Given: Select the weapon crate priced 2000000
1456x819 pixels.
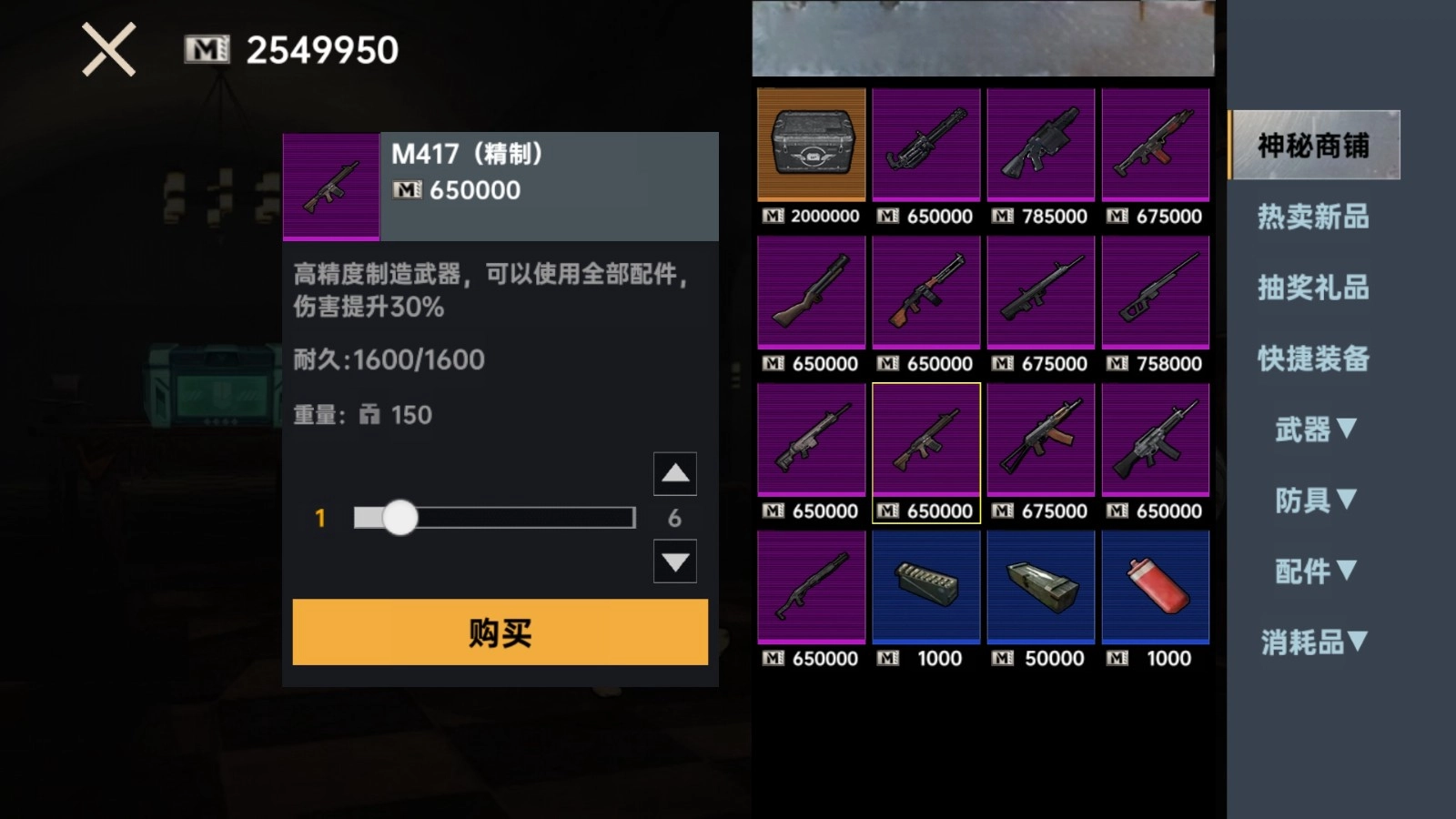Looking at the screenshot, I should click(x=811, y=146).
